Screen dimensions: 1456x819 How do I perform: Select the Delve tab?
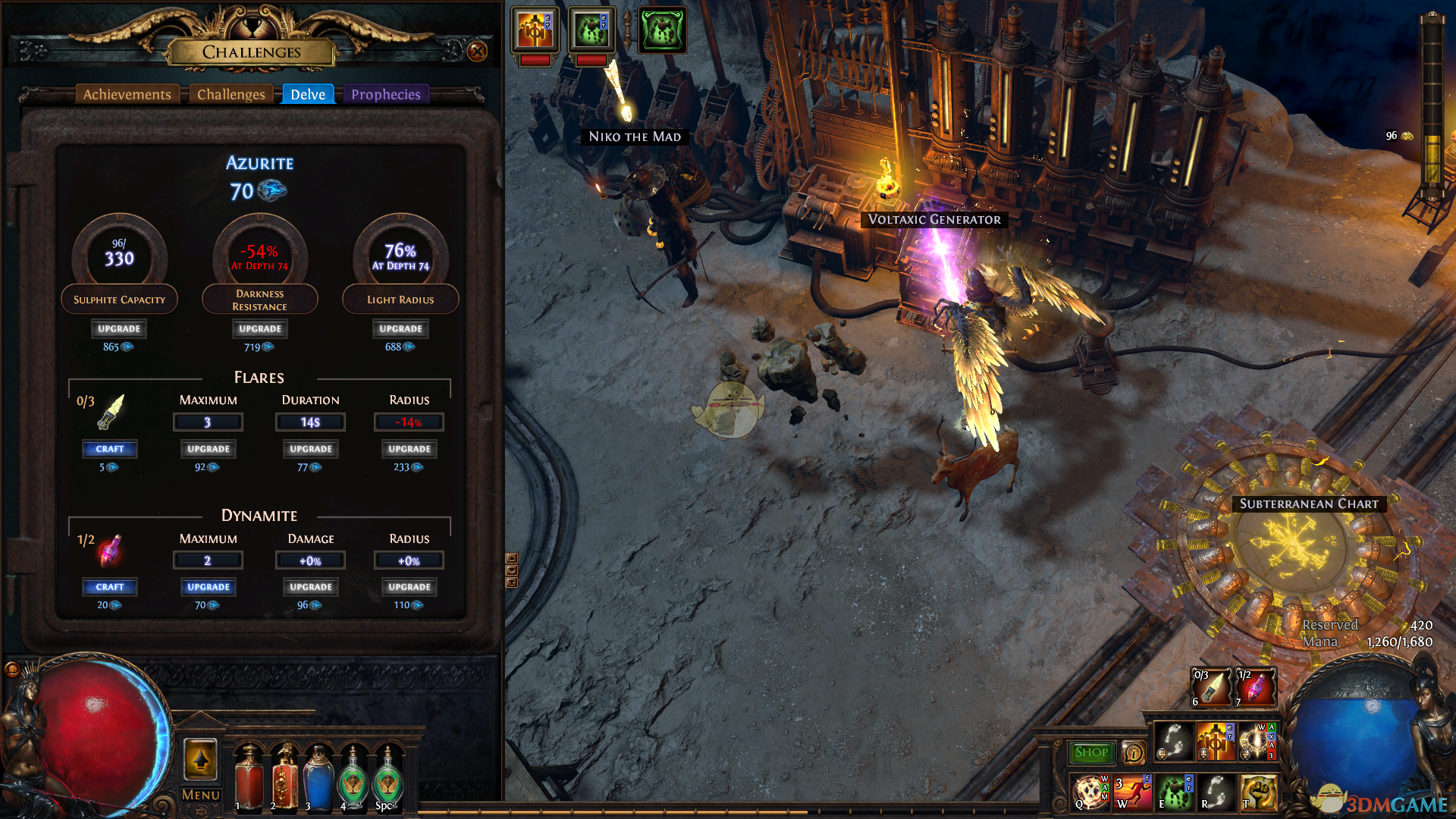(x=308, y=94)
